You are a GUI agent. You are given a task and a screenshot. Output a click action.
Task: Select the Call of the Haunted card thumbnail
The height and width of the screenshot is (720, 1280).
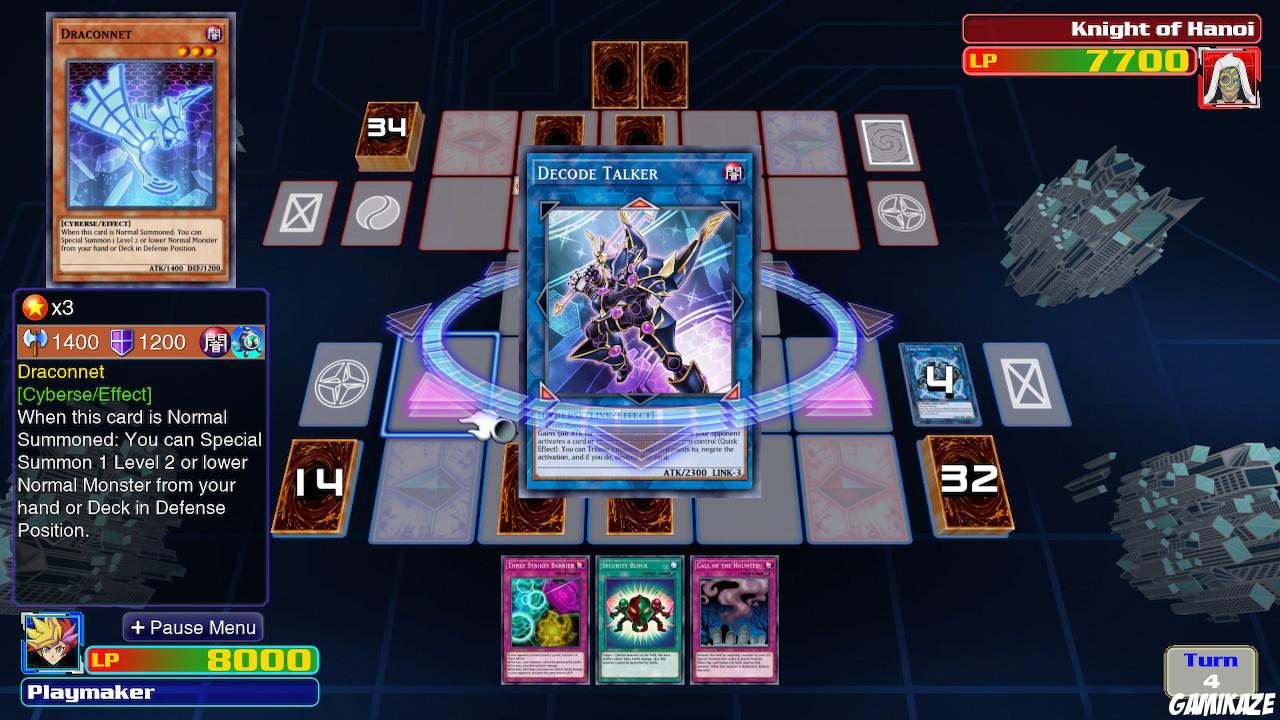click(737, 620)
